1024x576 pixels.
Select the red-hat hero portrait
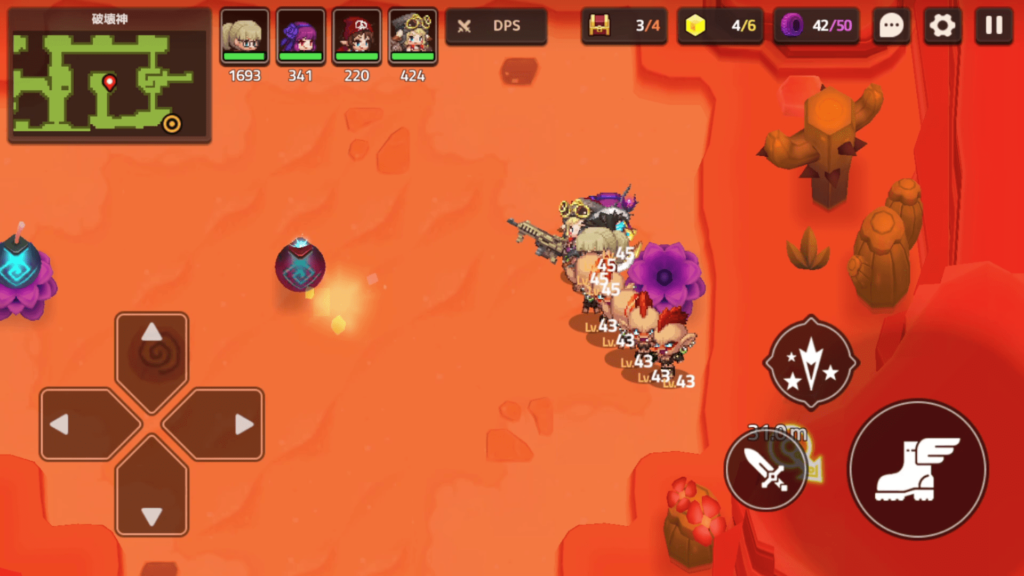[357, 36]
